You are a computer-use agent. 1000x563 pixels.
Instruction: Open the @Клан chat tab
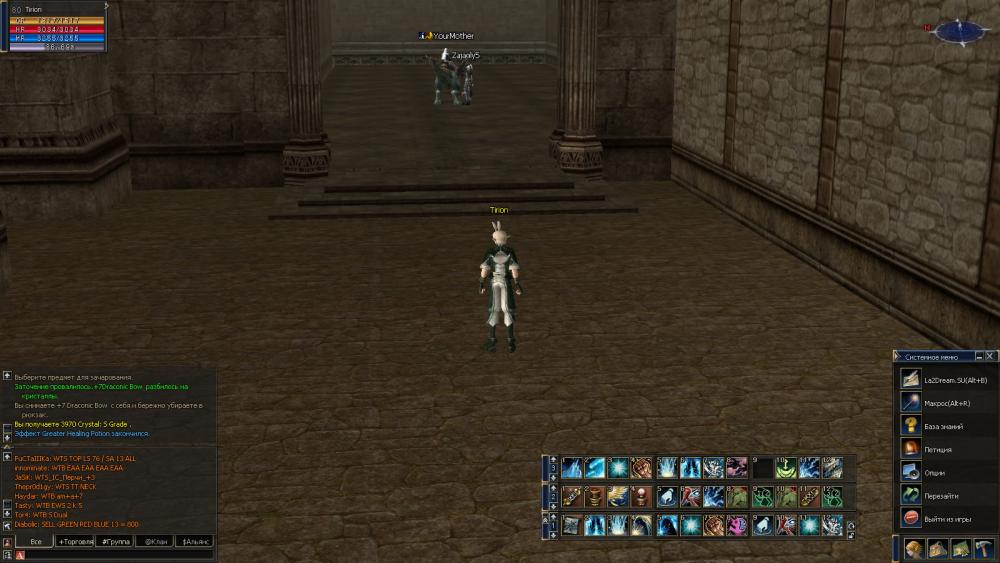(x=155, y=541)
